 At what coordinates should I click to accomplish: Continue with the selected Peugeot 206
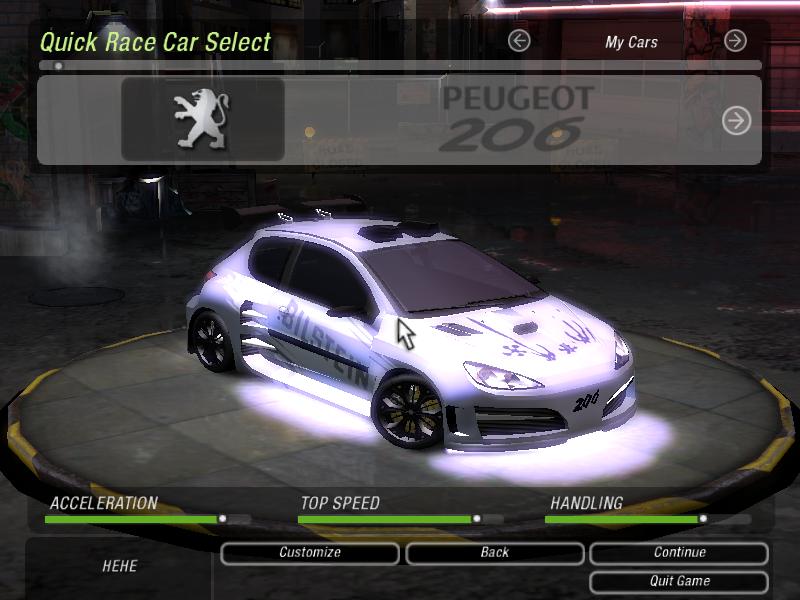[679, 553]
